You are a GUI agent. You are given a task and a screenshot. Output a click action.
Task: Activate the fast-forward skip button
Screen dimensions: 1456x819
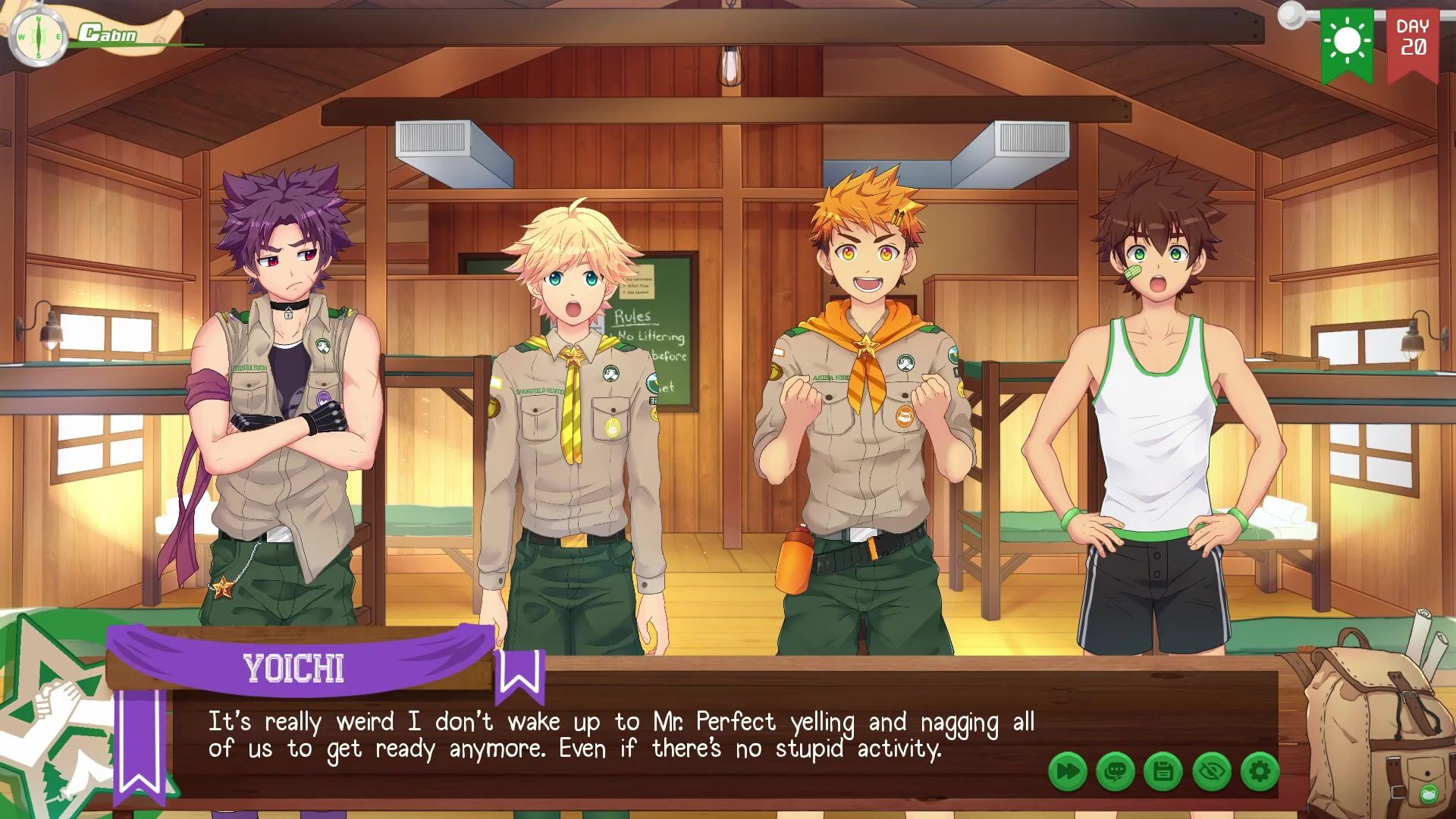point(1068,772)
